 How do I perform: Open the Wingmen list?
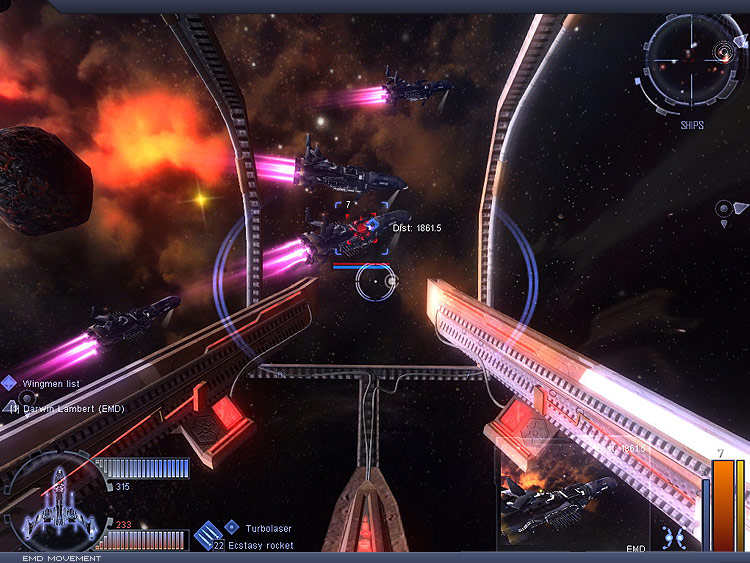click(x=50, y=383)
